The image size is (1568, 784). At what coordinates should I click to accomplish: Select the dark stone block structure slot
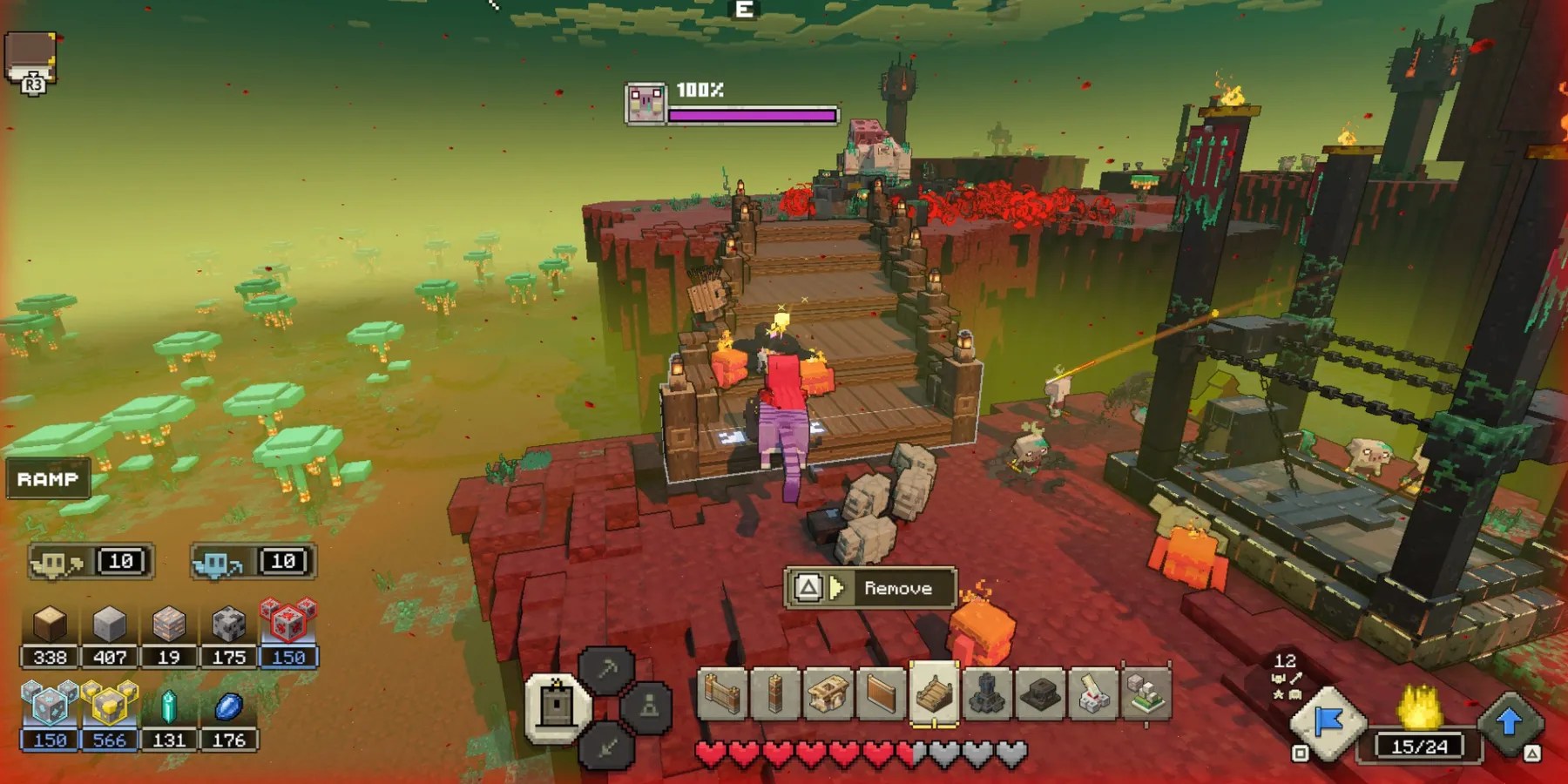(1040, 696)
